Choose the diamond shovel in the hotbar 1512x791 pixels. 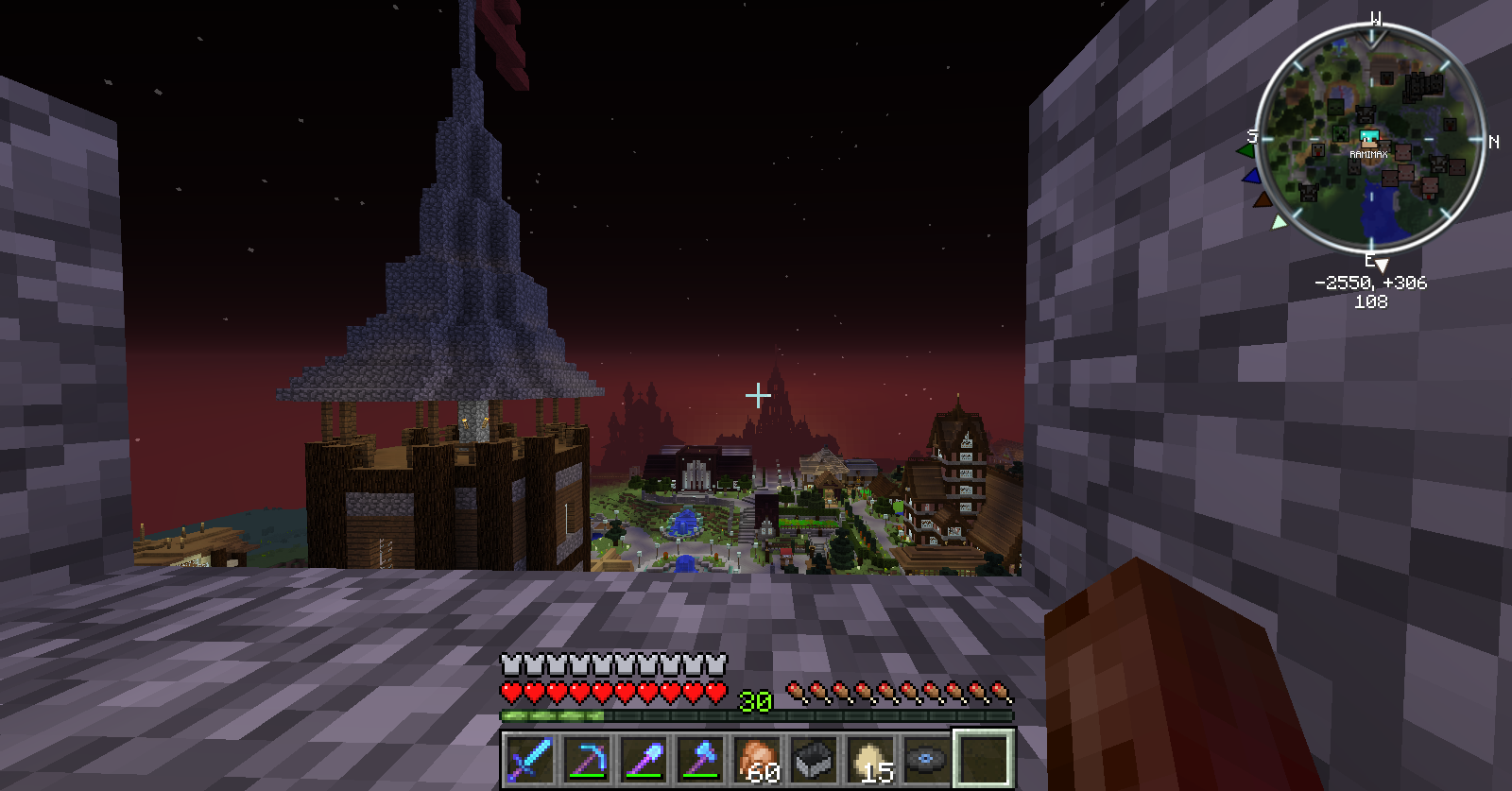(x=644, y=759)
